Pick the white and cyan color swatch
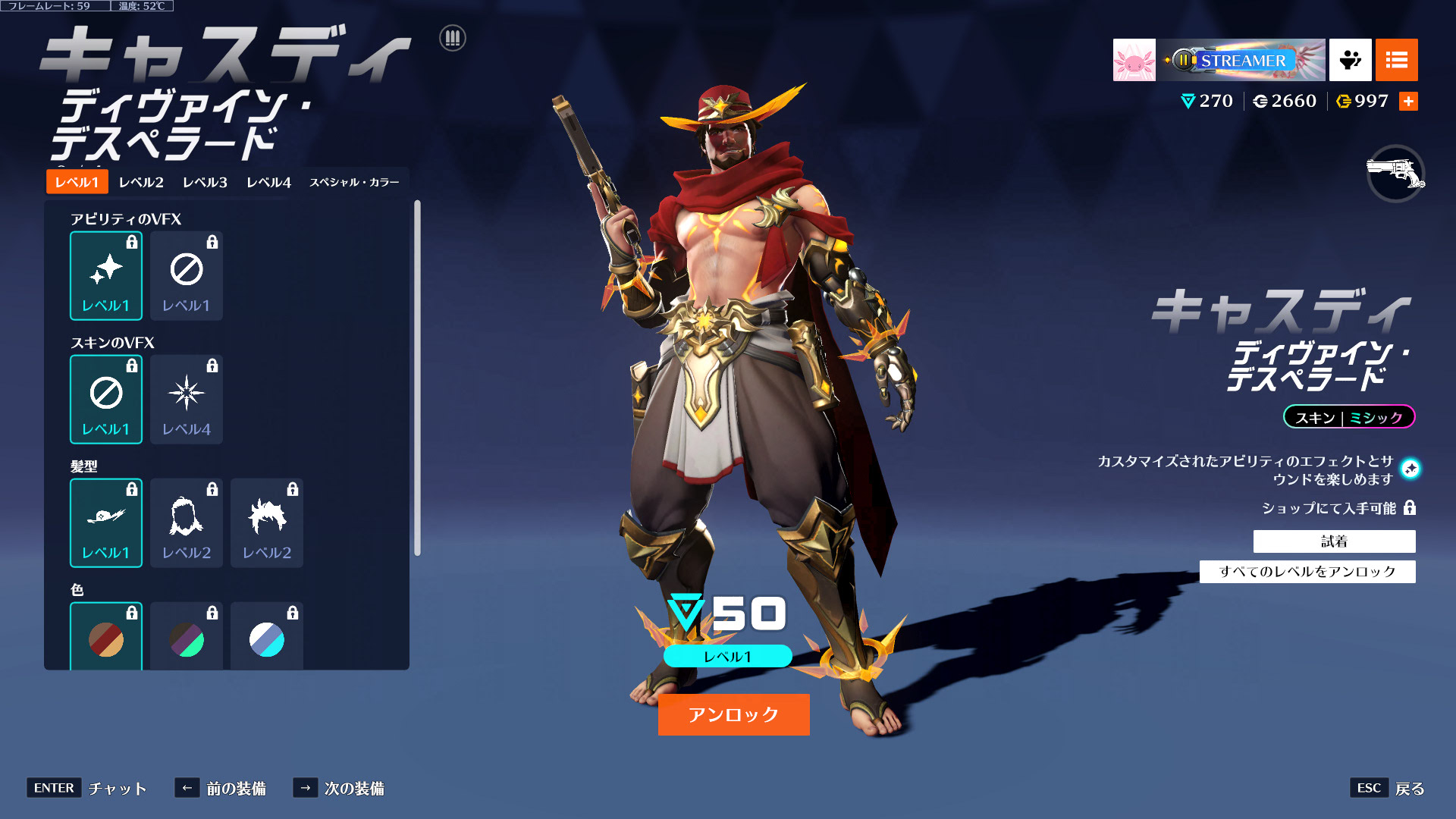 pyautogui.click(x=267, y=639)
